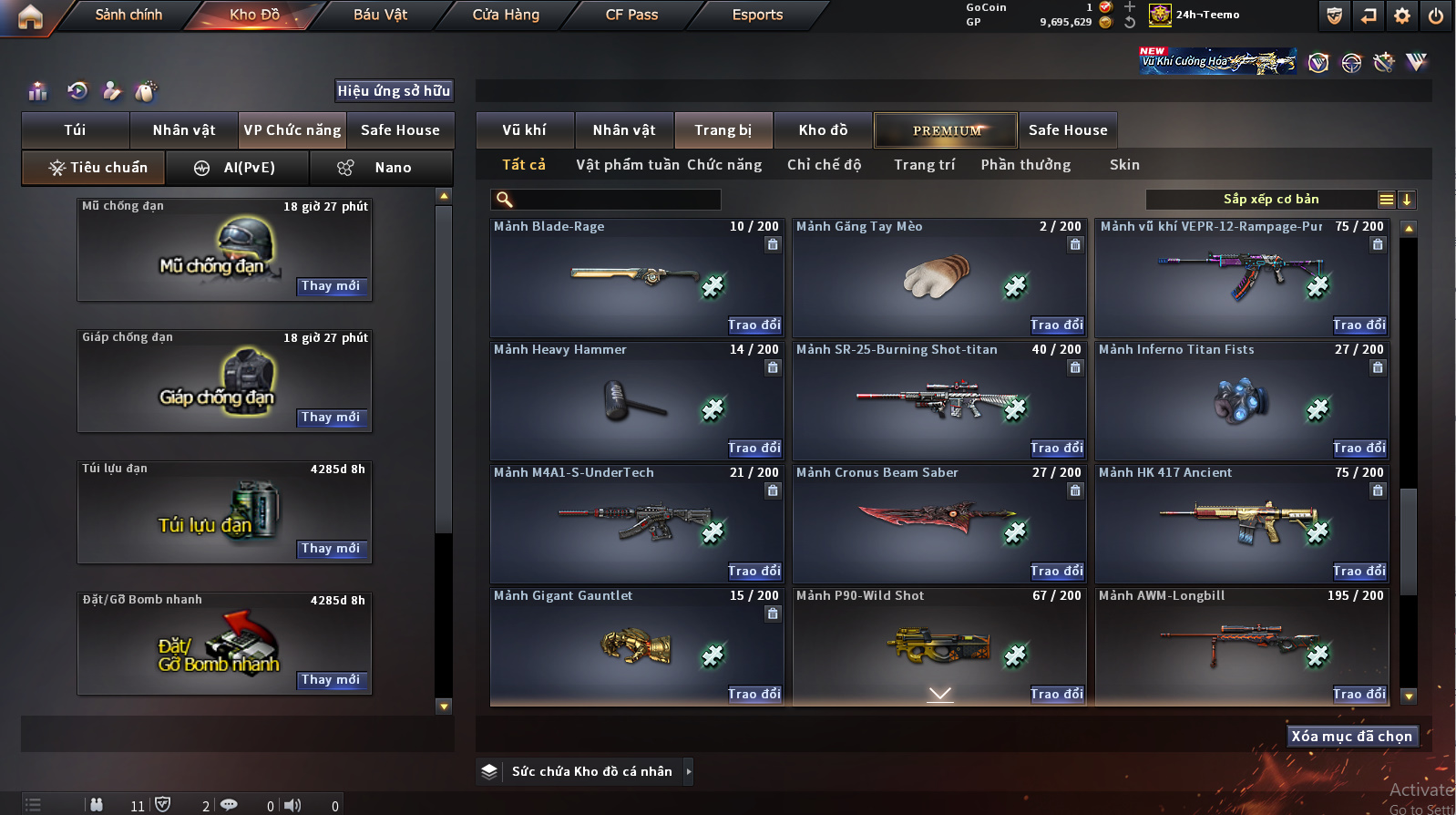Click Xóa mục đã chọn button
1456x815 pixels.
click(1351, 737)
